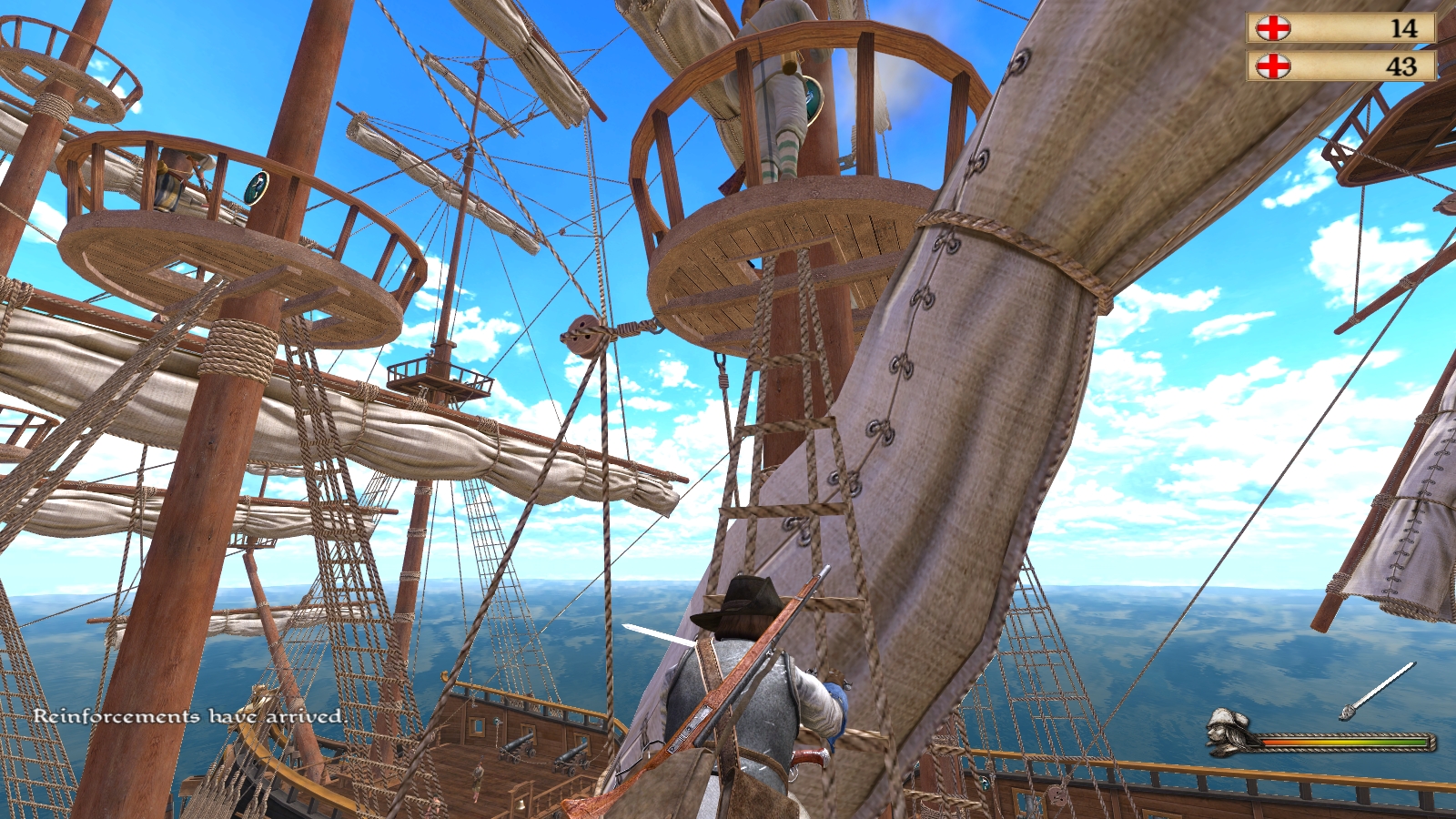Click the number 43 on the lower banner
Viewport: 1456px width, 819px height.
click(1401, 66)
